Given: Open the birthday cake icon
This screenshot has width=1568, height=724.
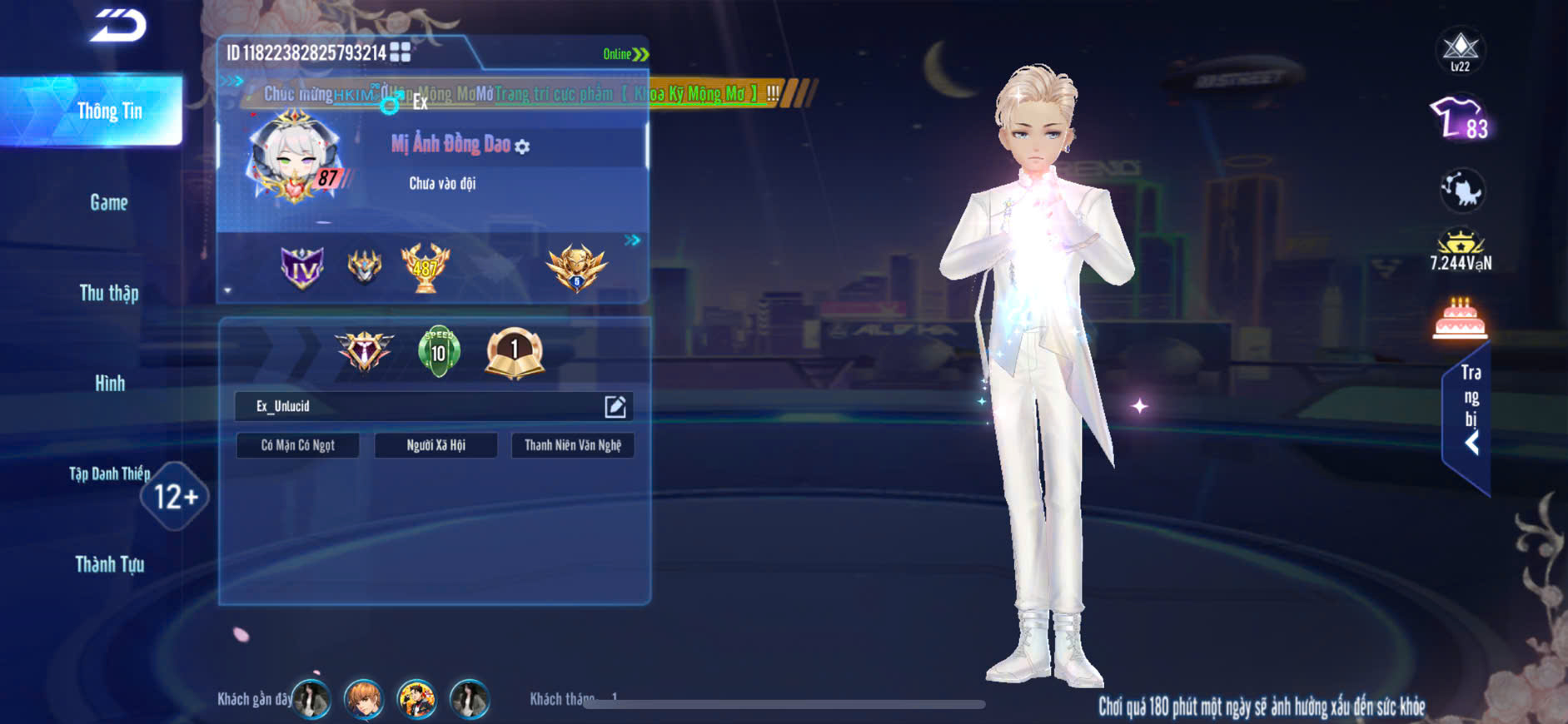Looking at the screenshot, I should point(1460,319).
